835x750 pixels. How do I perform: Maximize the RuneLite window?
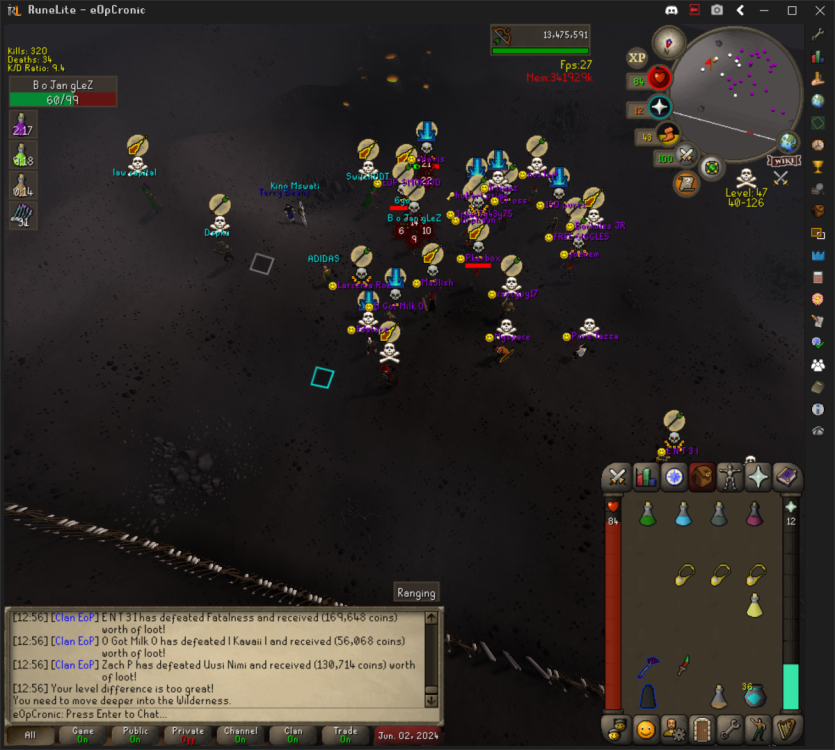[791, 10]
